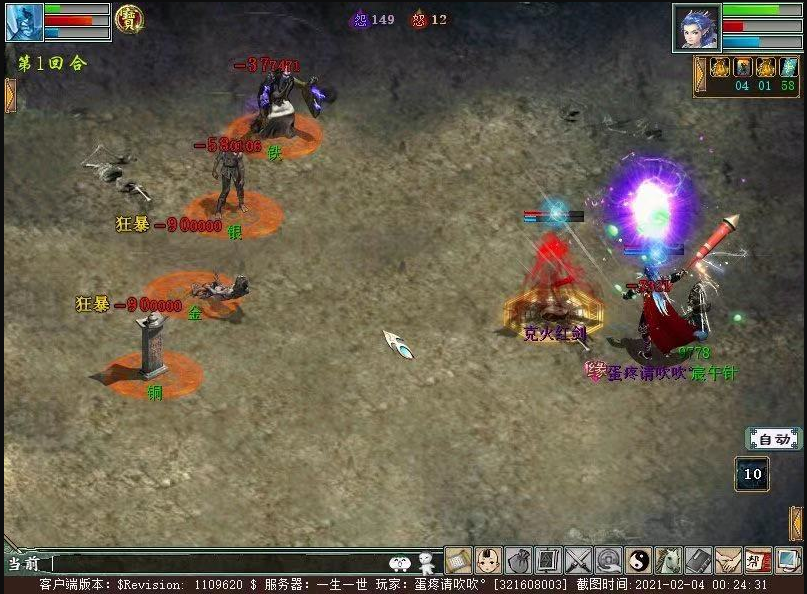This screenshot has height=594, width=807.
Task: Select the blue-haired character portrait
Action: pos(696,28)
